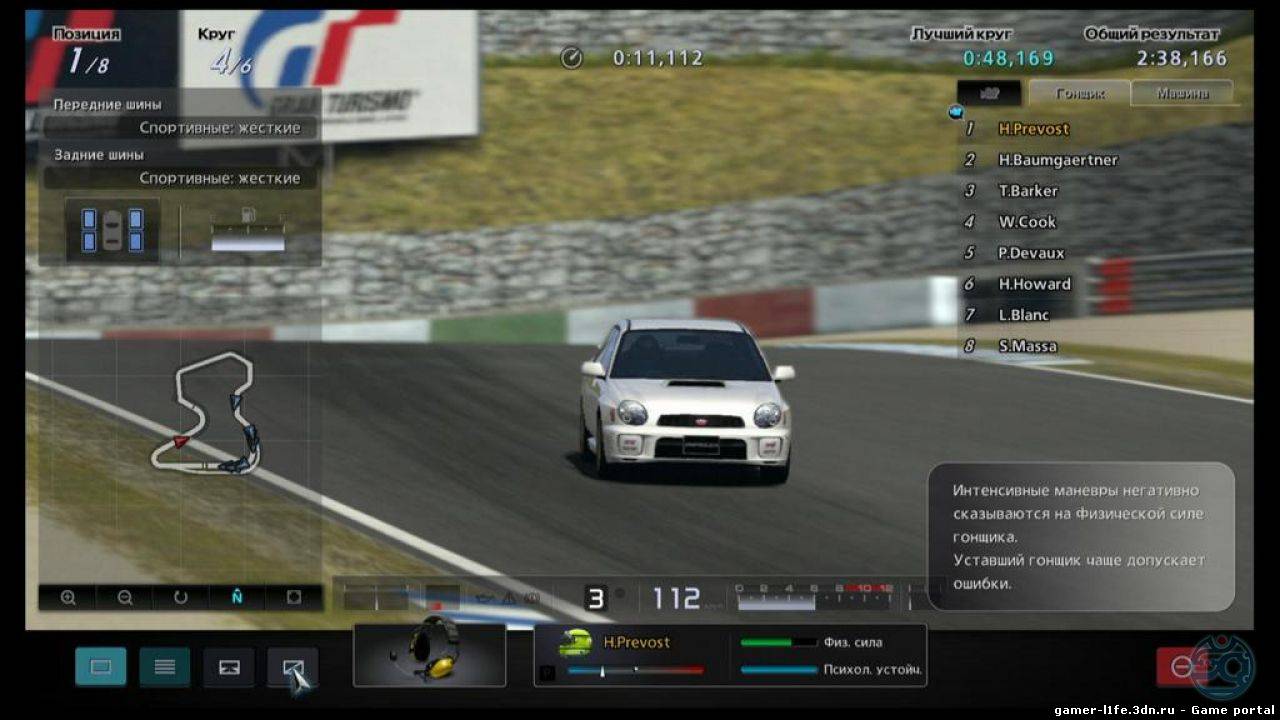This screenshot has height=720, width=1280.
Task: Choose T.Barker from the driver list
Action: pyautogui.click(x=1027, y=191)
